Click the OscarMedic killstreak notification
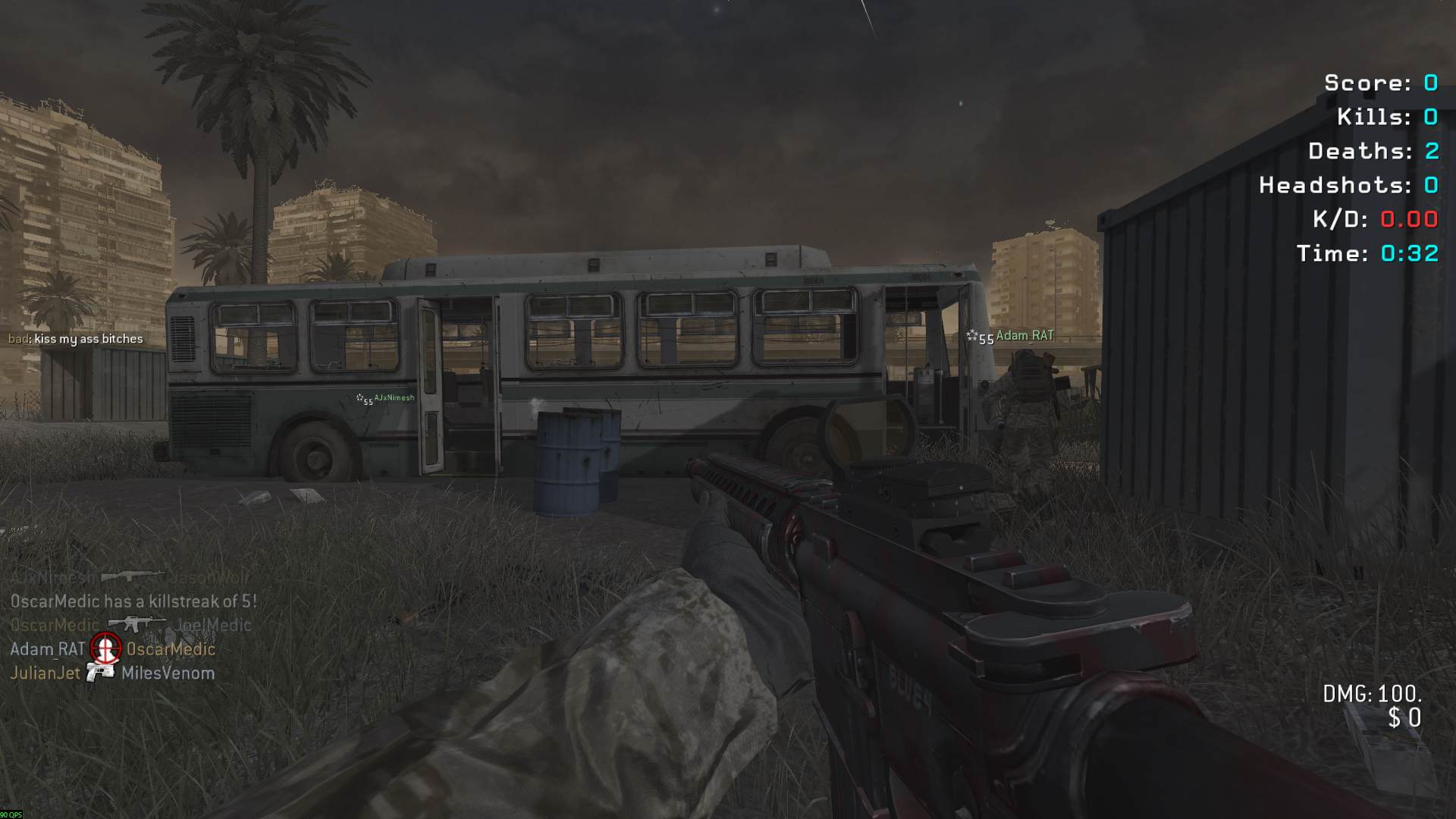This screenshot has width=1456, height=819. tap(133, 601)
